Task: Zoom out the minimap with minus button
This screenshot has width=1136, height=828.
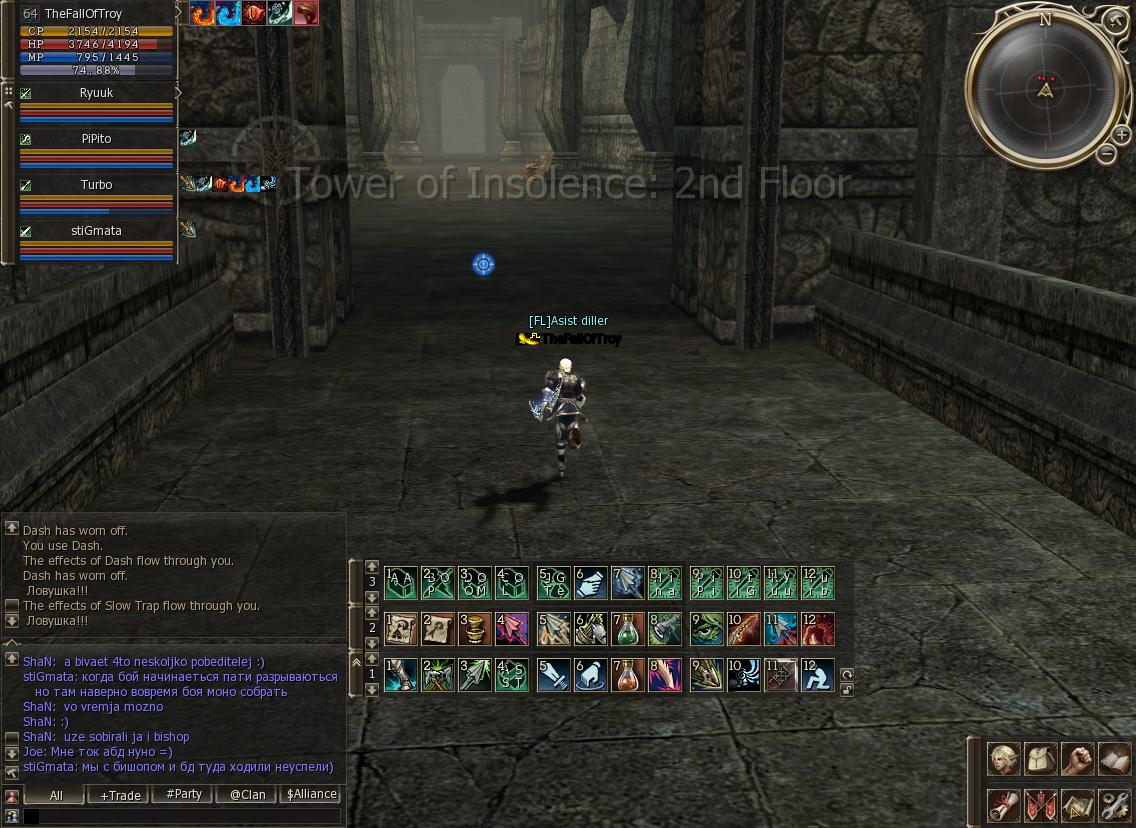Action: click(x=1106, y=154)
